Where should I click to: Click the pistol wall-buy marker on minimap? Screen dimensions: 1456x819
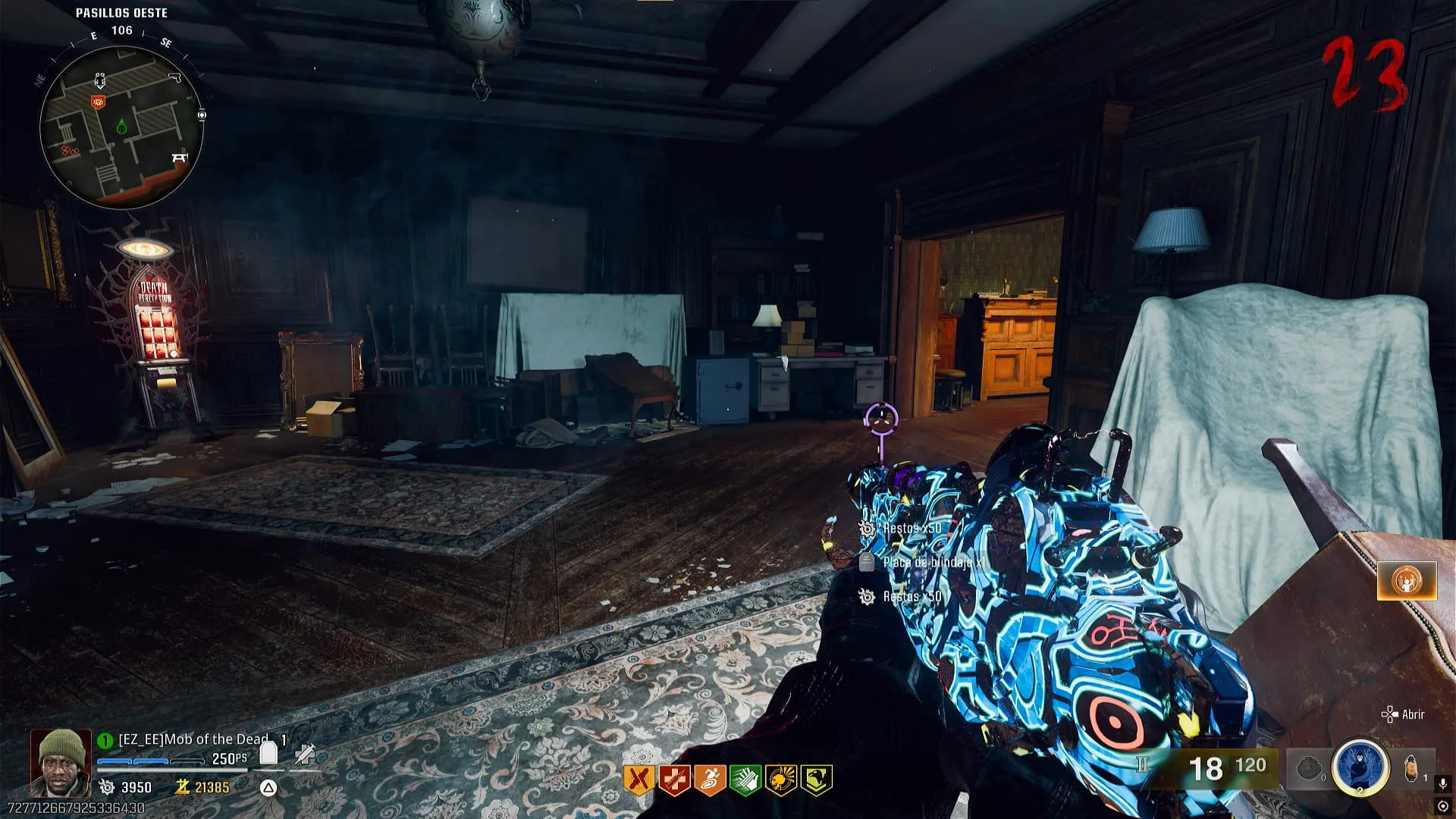tap(175, 77)
